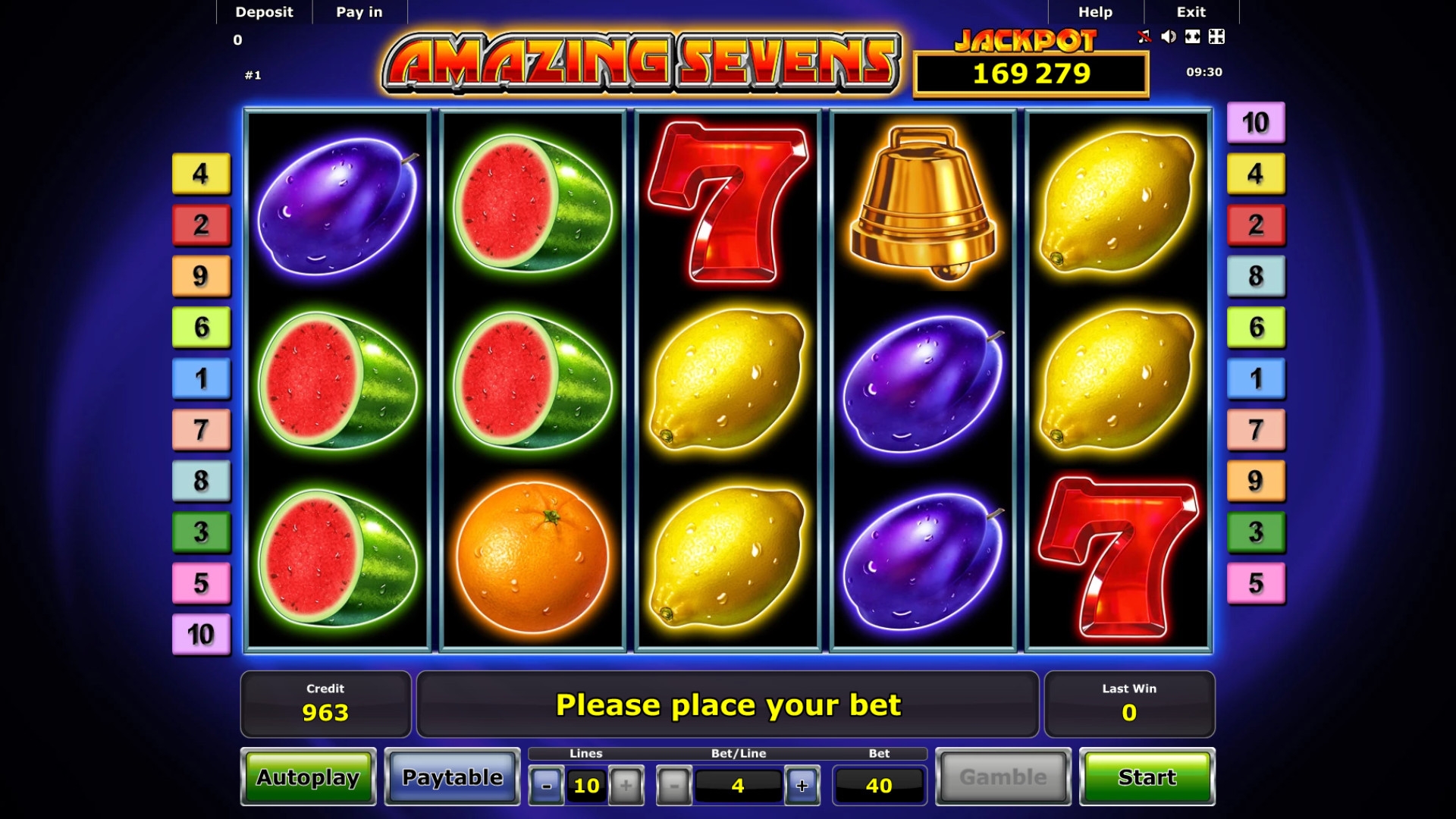The width and height of the screenshot is (1456, 819).
Task: Toggle the speaker sound icon
Action: click(x=1169, y=36)
